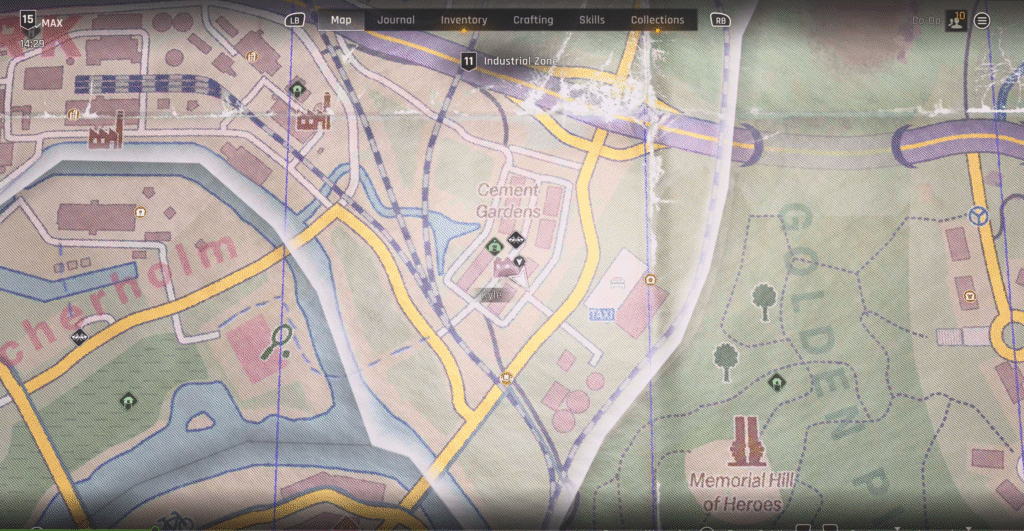Viewport: 1024px width, 531px height.
Task: Select the Industrial Zone level 11 marker
Action: point(468,62)
